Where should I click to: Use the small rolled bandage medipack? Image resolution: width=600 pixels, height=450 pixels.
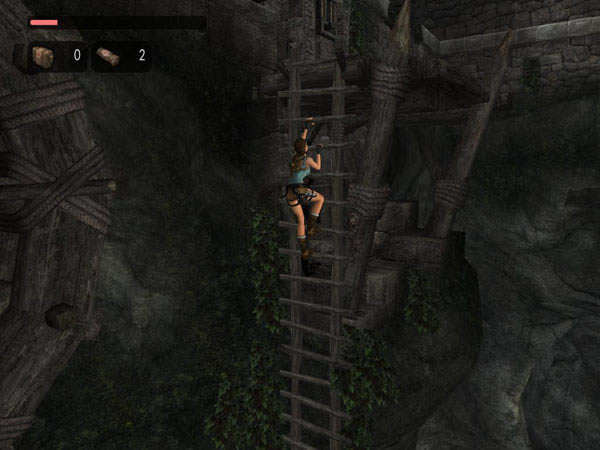click(x=109, y=56)
